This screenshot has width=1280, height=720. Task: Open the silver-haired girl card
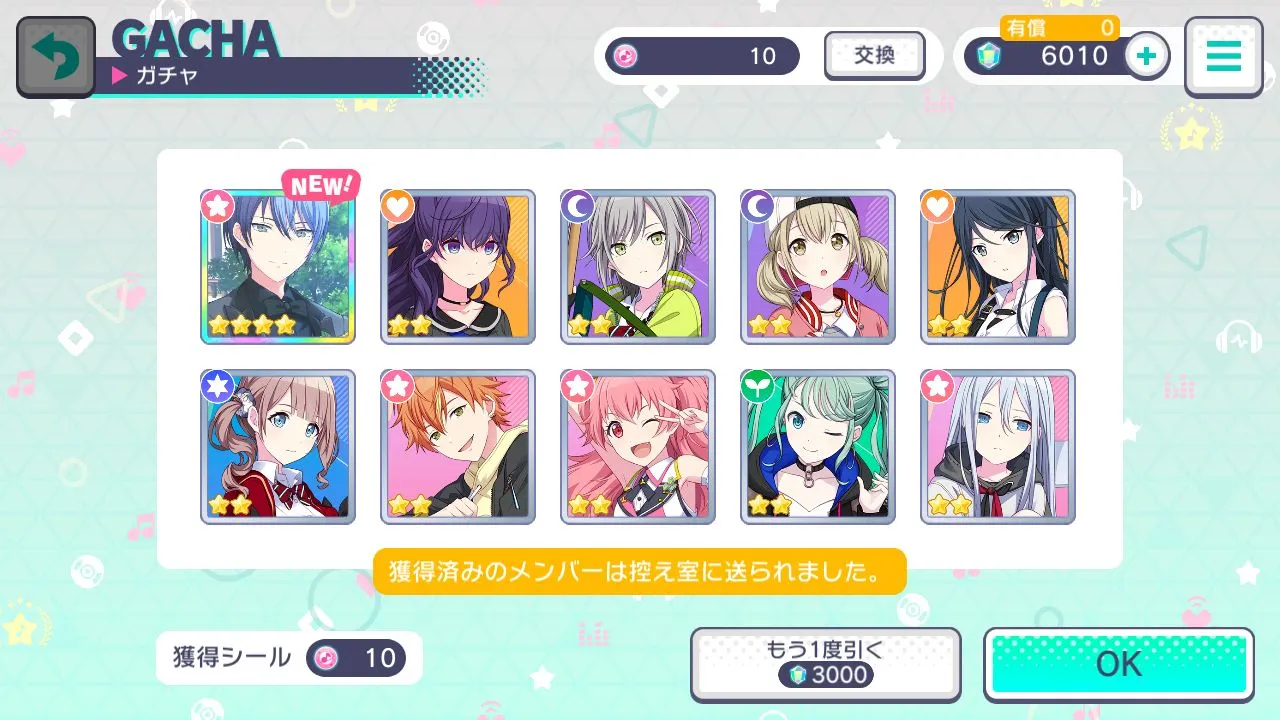coord(998,447)
